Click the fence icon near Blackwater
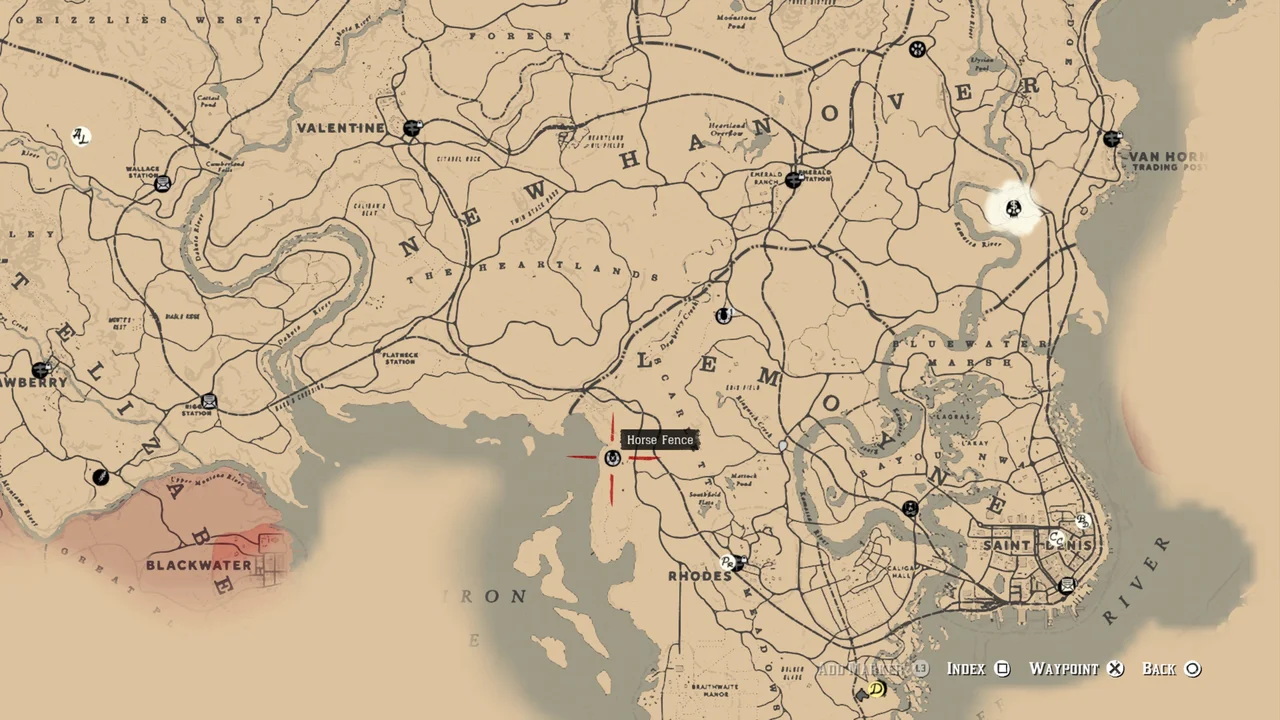Image resolution: width=1280 pixels, height=720 pixels. pyautogui.click(x=101, y=477)
